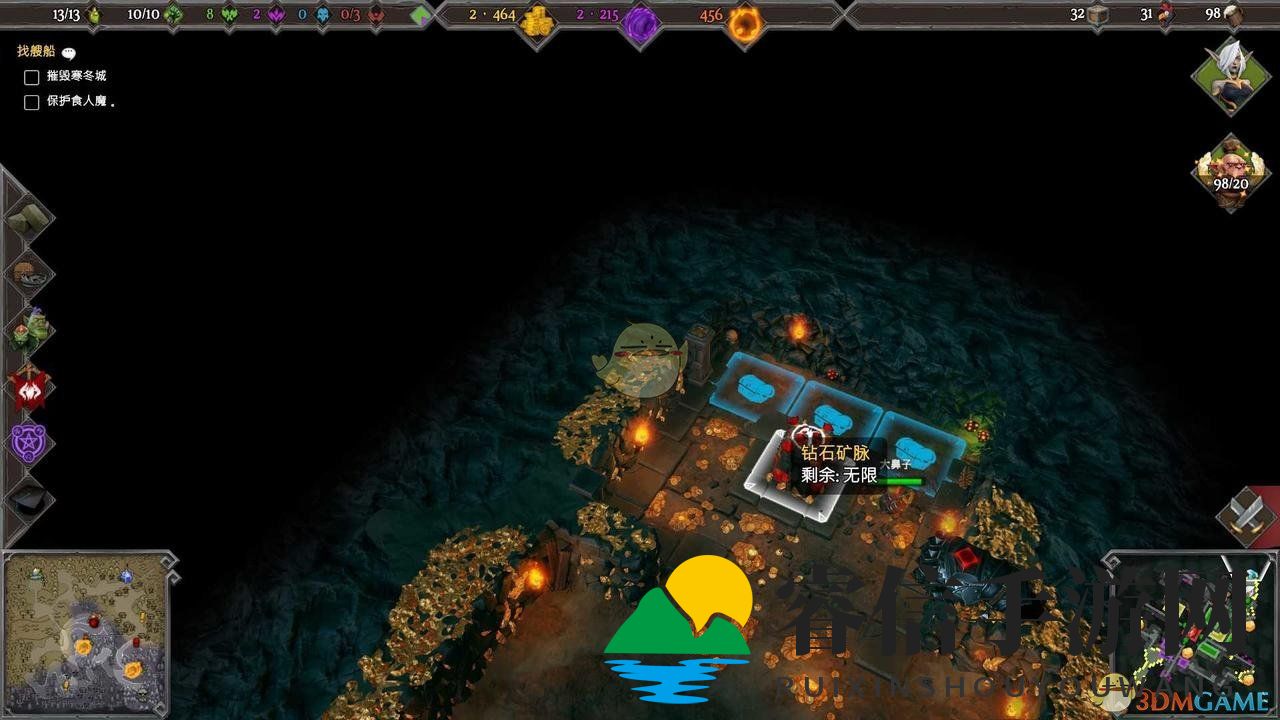
Task: Select the little snots worker portrait
Action: point(1230,172)
